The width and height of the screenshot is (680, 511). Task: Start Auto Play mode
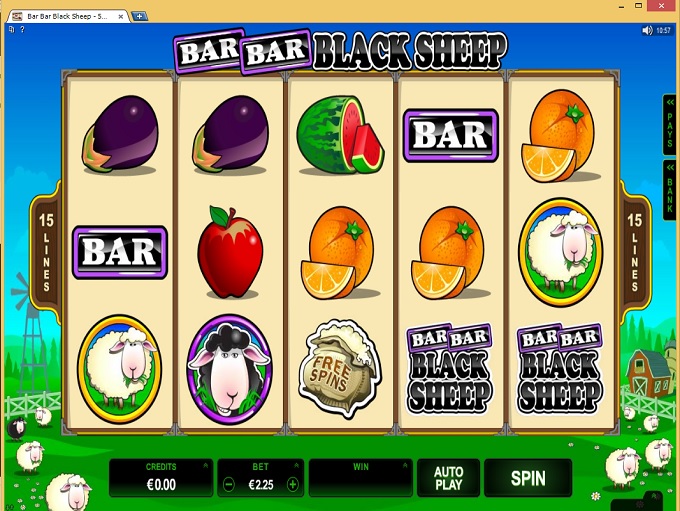tap(448, 478)
